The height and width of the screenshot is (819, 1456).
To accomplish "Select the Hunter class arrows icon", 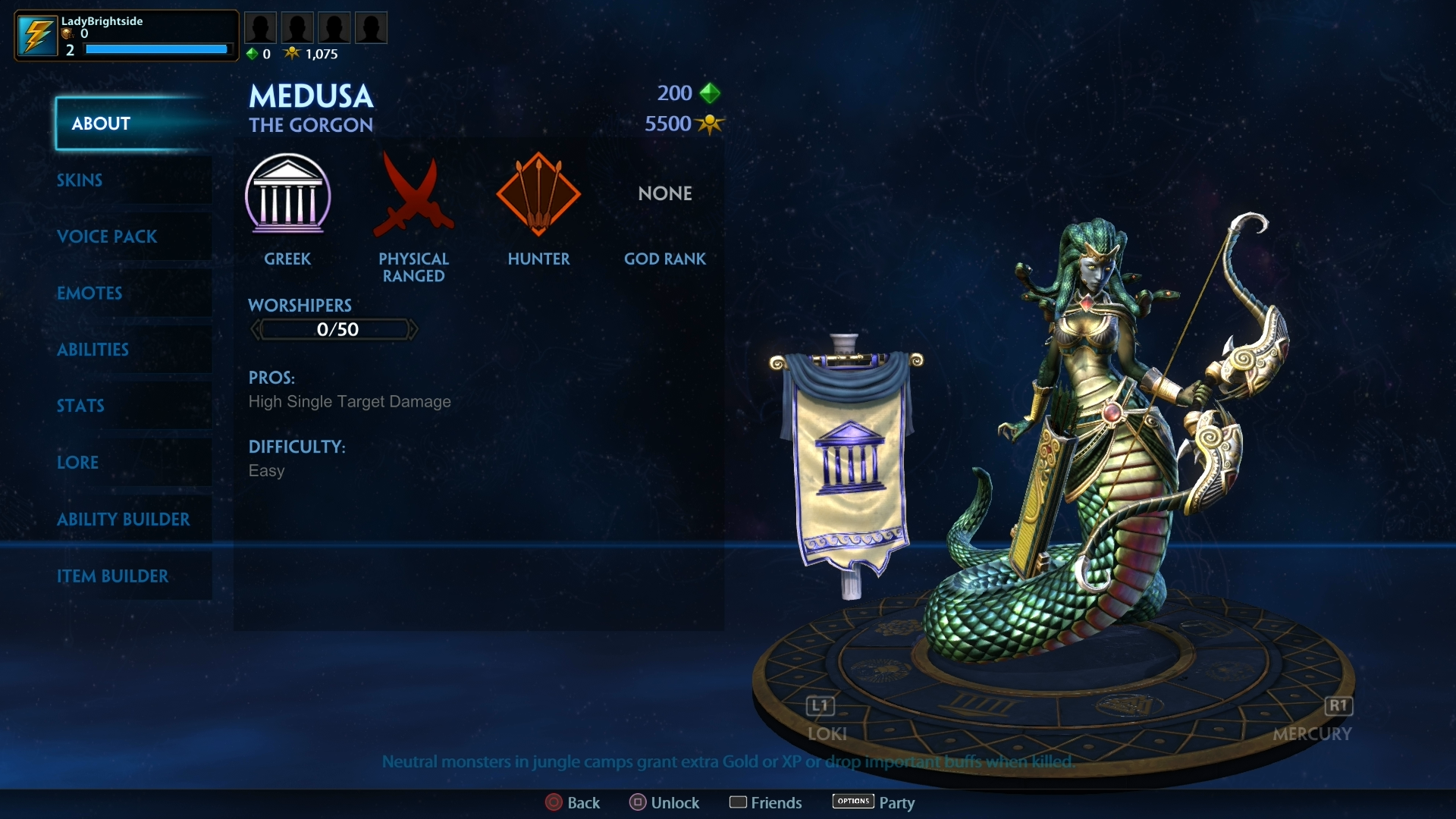I will click(x=538, y=196).
